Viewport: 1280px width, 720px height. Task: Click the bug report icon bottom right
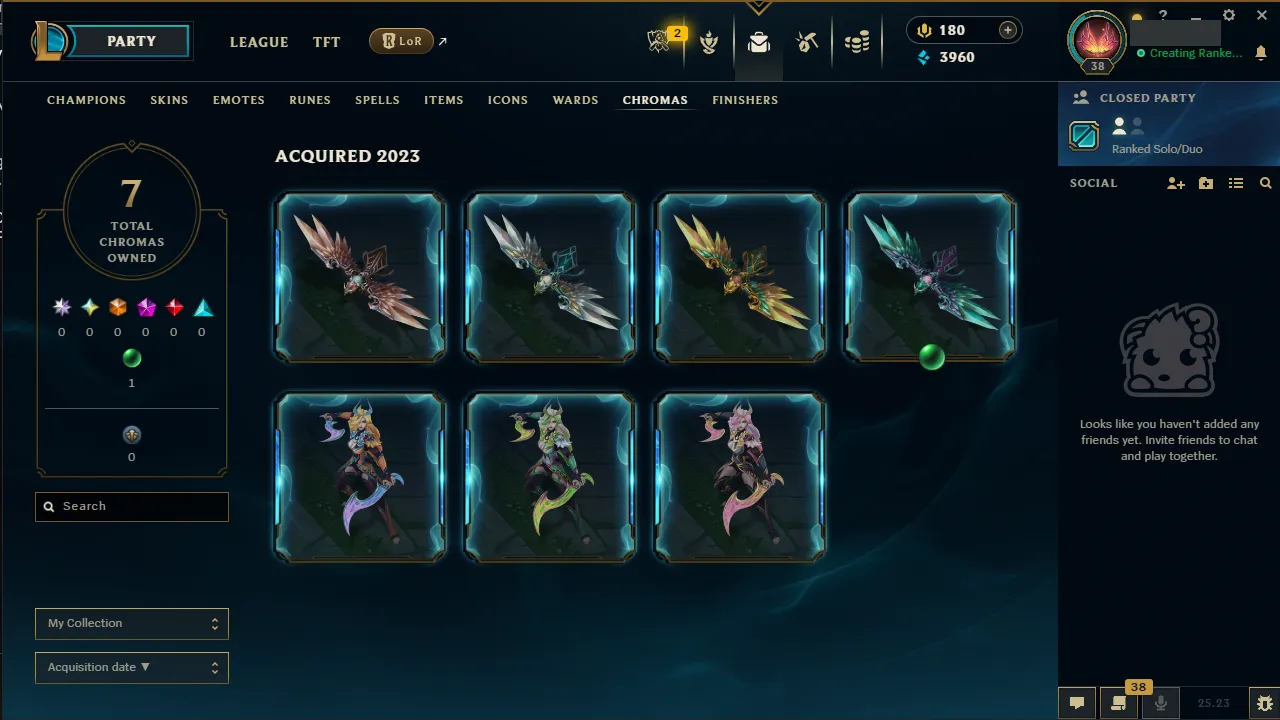(x=1262, y=702)
